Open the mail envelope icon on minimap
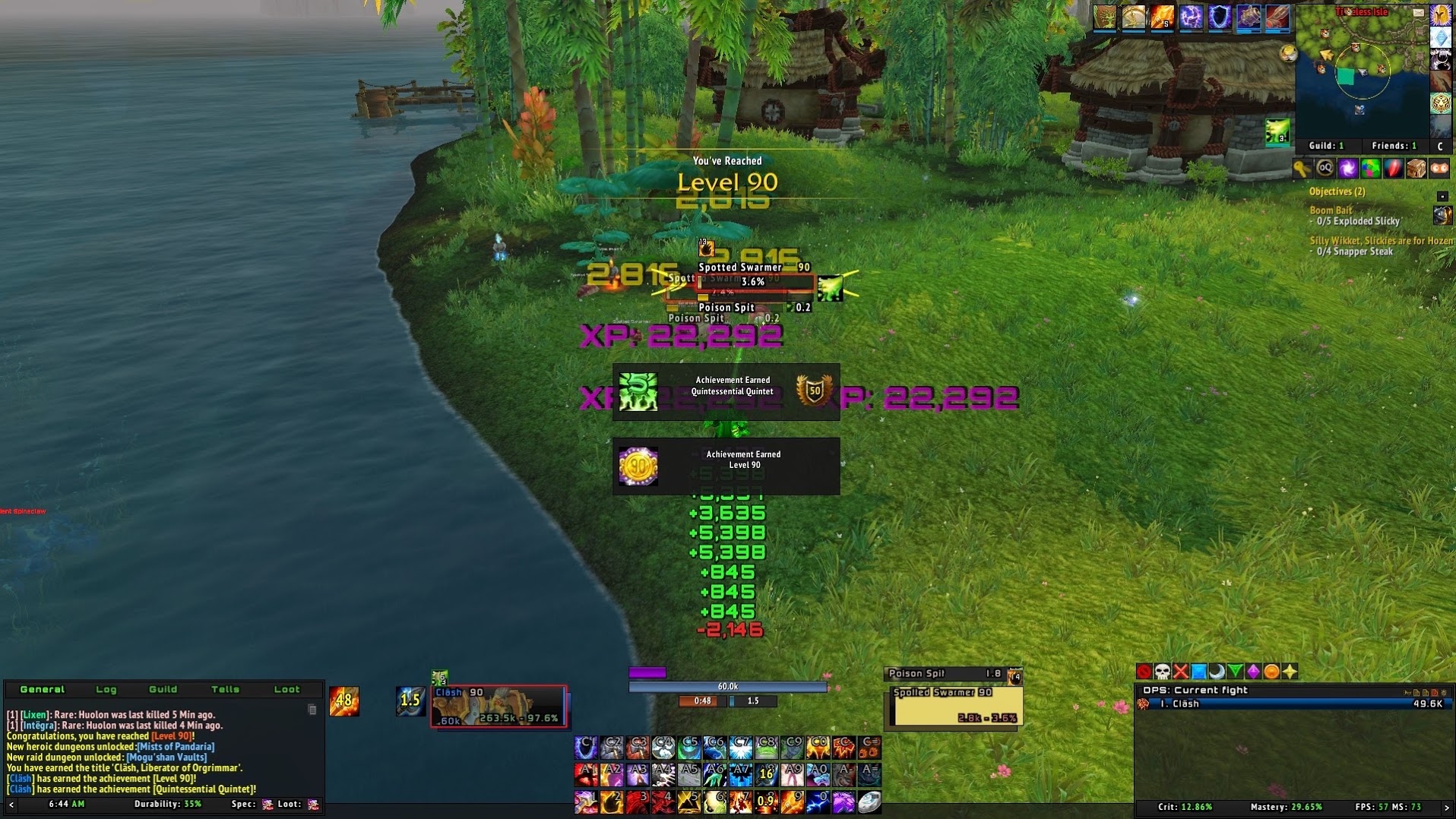 coord(1419,13)
